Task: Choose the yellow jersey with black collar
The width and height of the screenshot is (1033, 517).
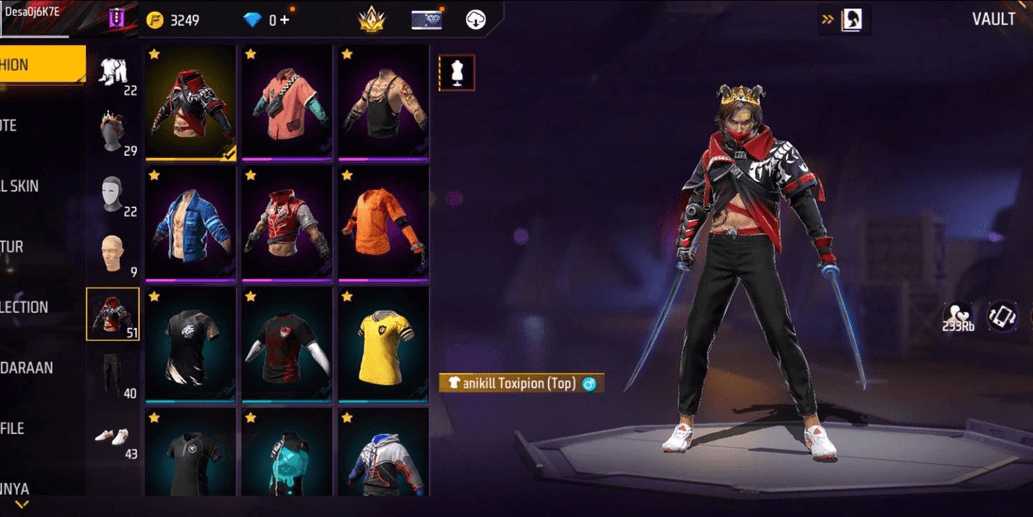Action: 382,345
